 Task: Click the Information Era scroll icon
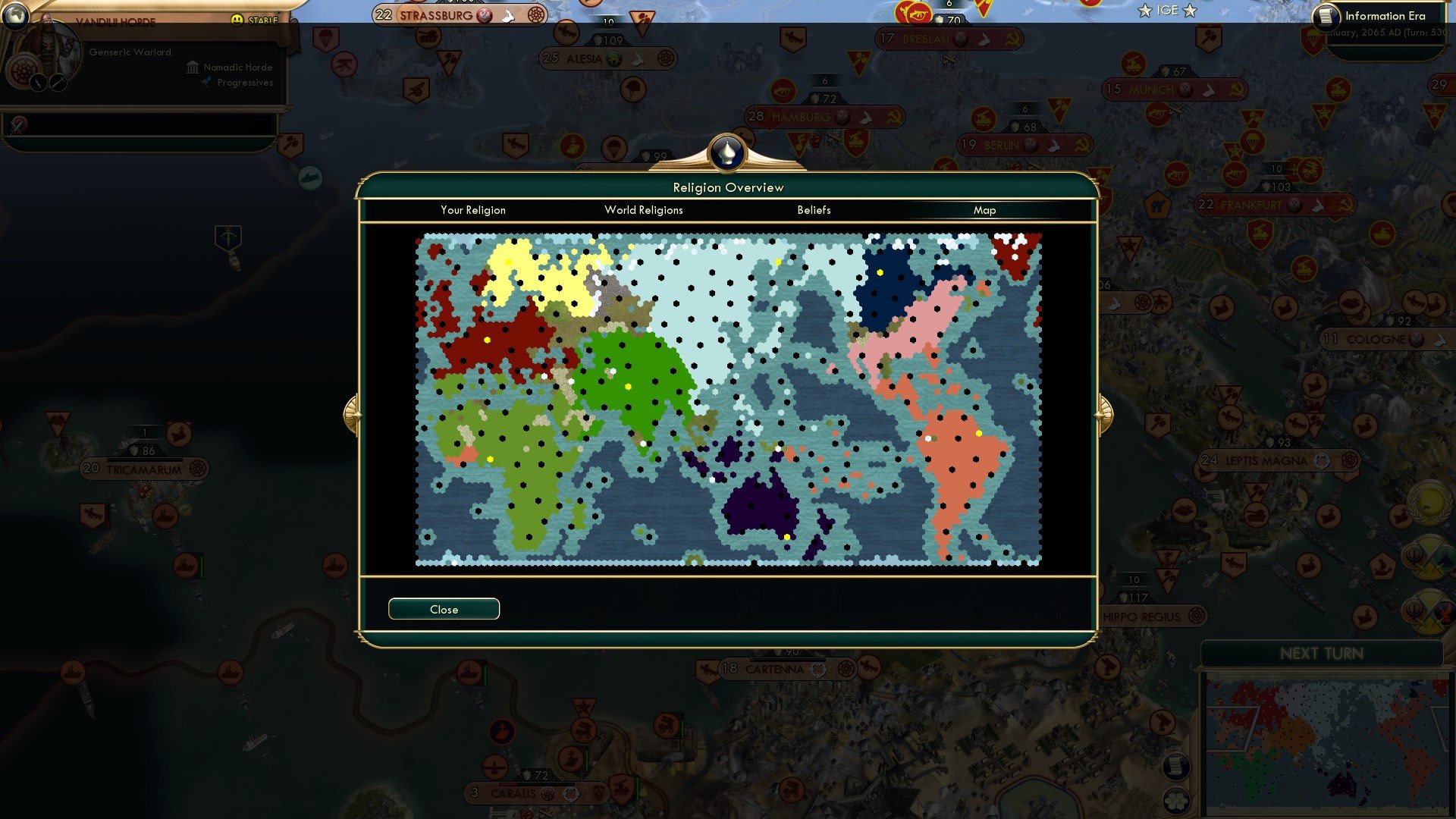tap(1326, 16)
